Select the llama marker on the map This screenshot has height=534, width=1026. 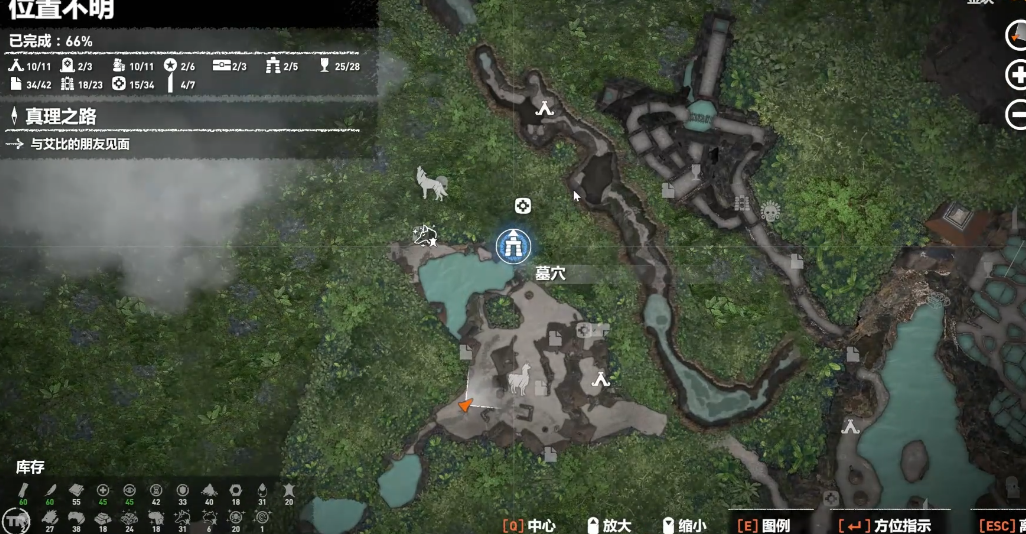(x=517, y=380)
